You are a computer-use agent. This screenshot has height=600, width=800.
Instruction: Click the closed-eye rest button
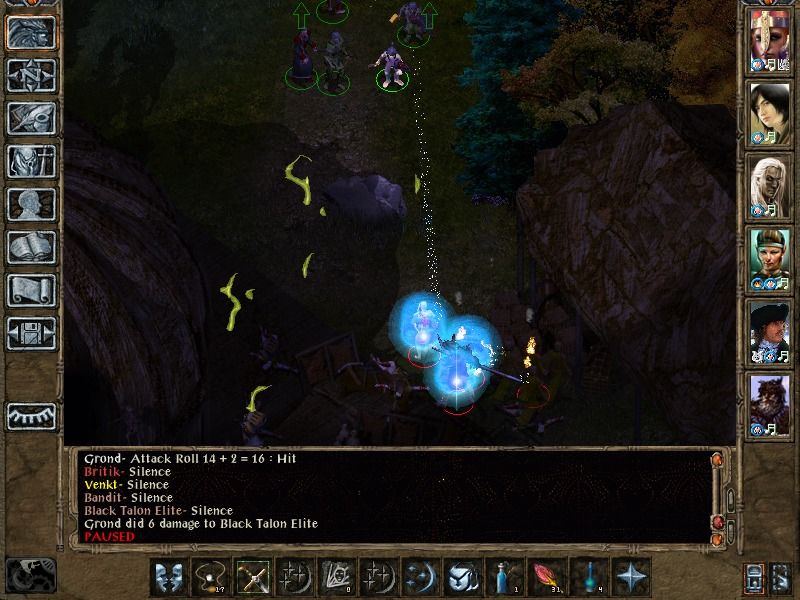click(31, 414)
